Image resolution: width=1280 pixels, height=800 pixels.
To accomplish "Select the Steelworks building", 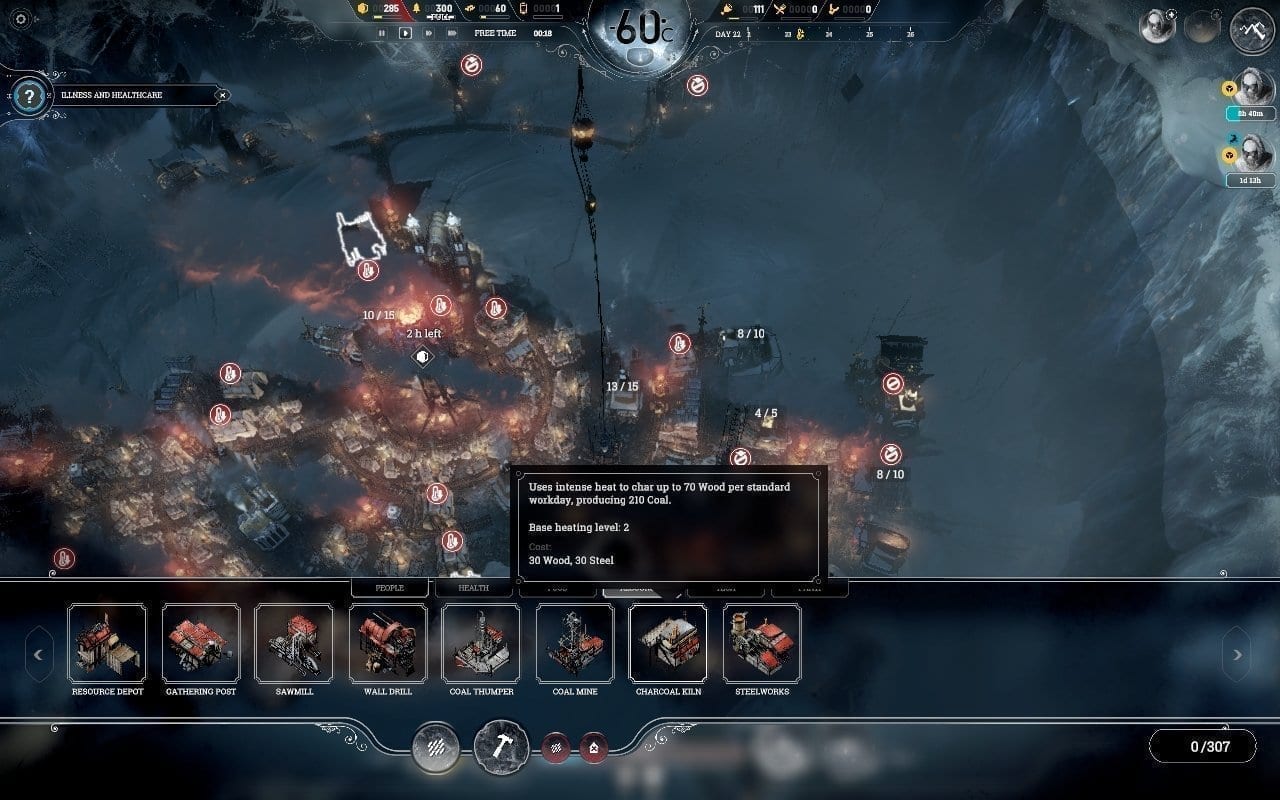I will coord(762,643).
